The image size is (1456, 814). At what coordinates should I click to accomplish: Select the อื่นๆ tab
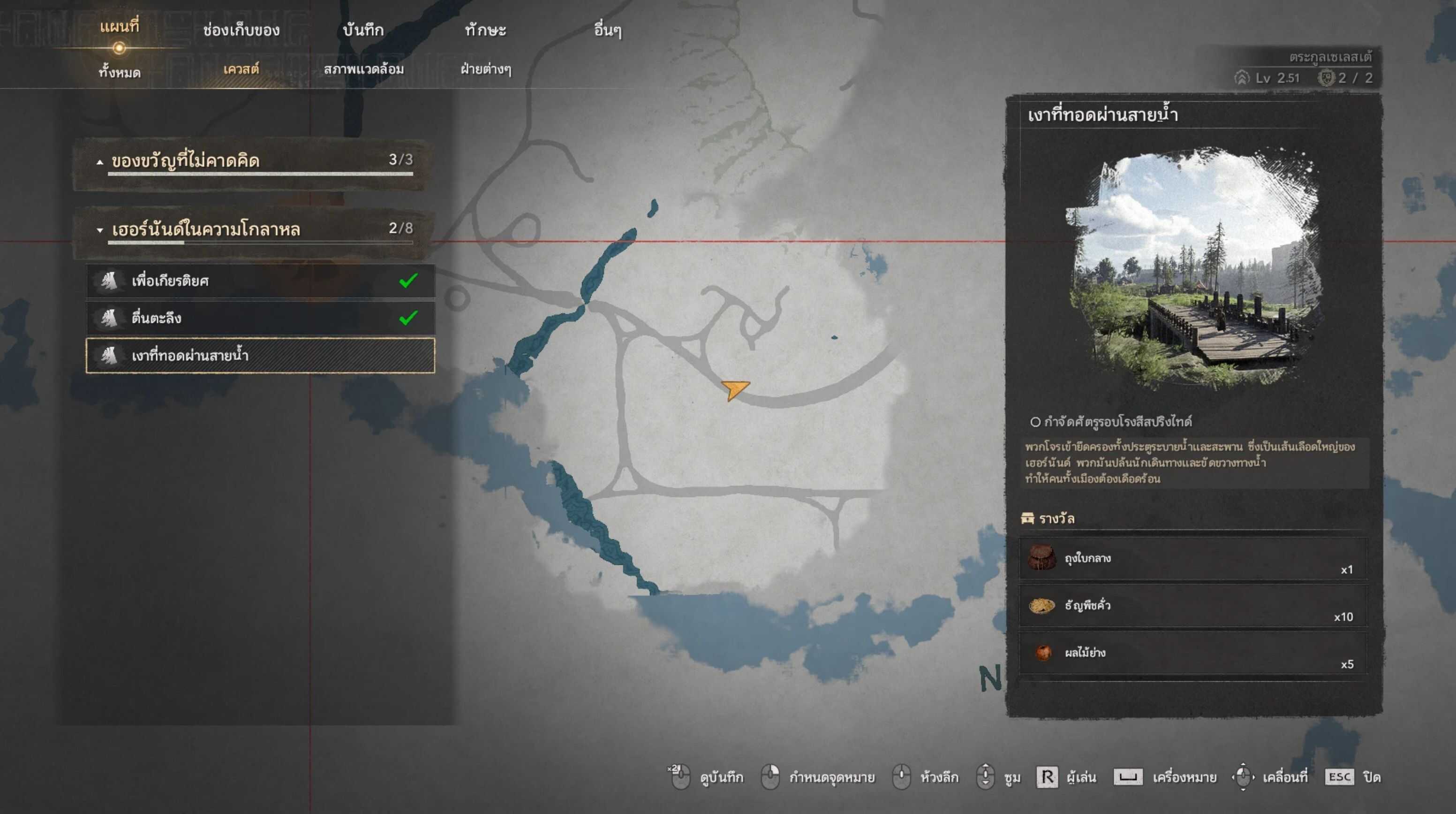pyautogui.click(x=608, y=30)
